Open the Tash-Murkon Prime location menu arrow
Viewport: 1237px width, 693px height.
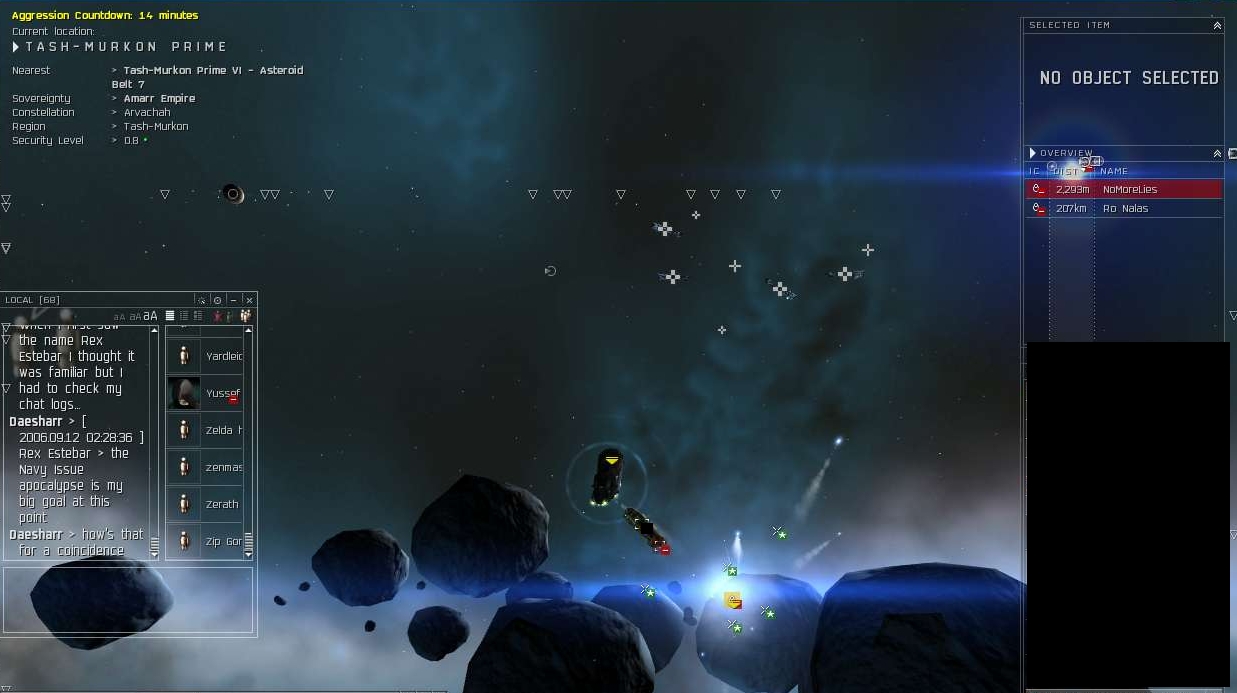coord(16,47)
